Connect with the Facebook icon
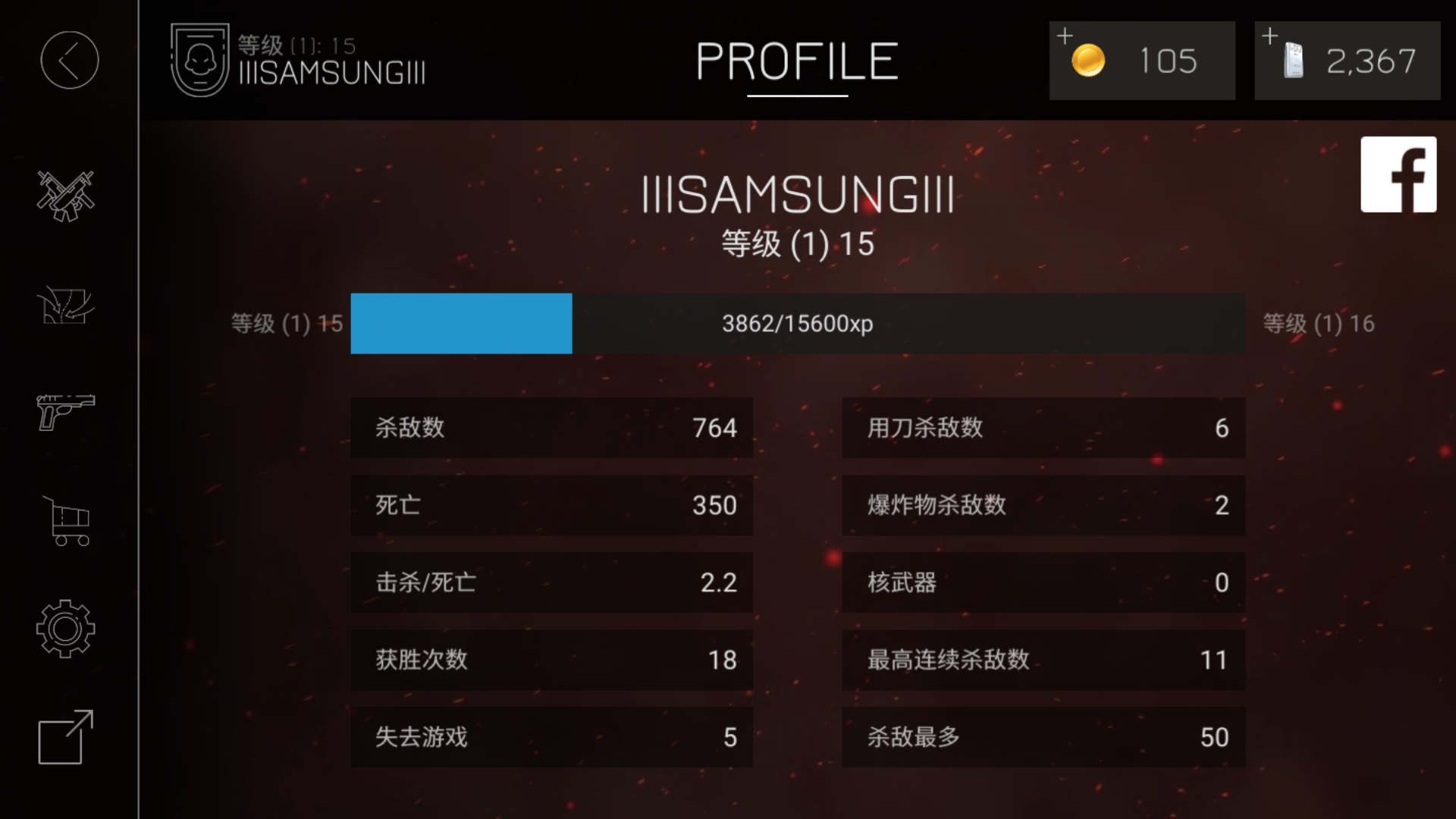The height and width of the screenshot is (819, 1456). pos(1399,174)
